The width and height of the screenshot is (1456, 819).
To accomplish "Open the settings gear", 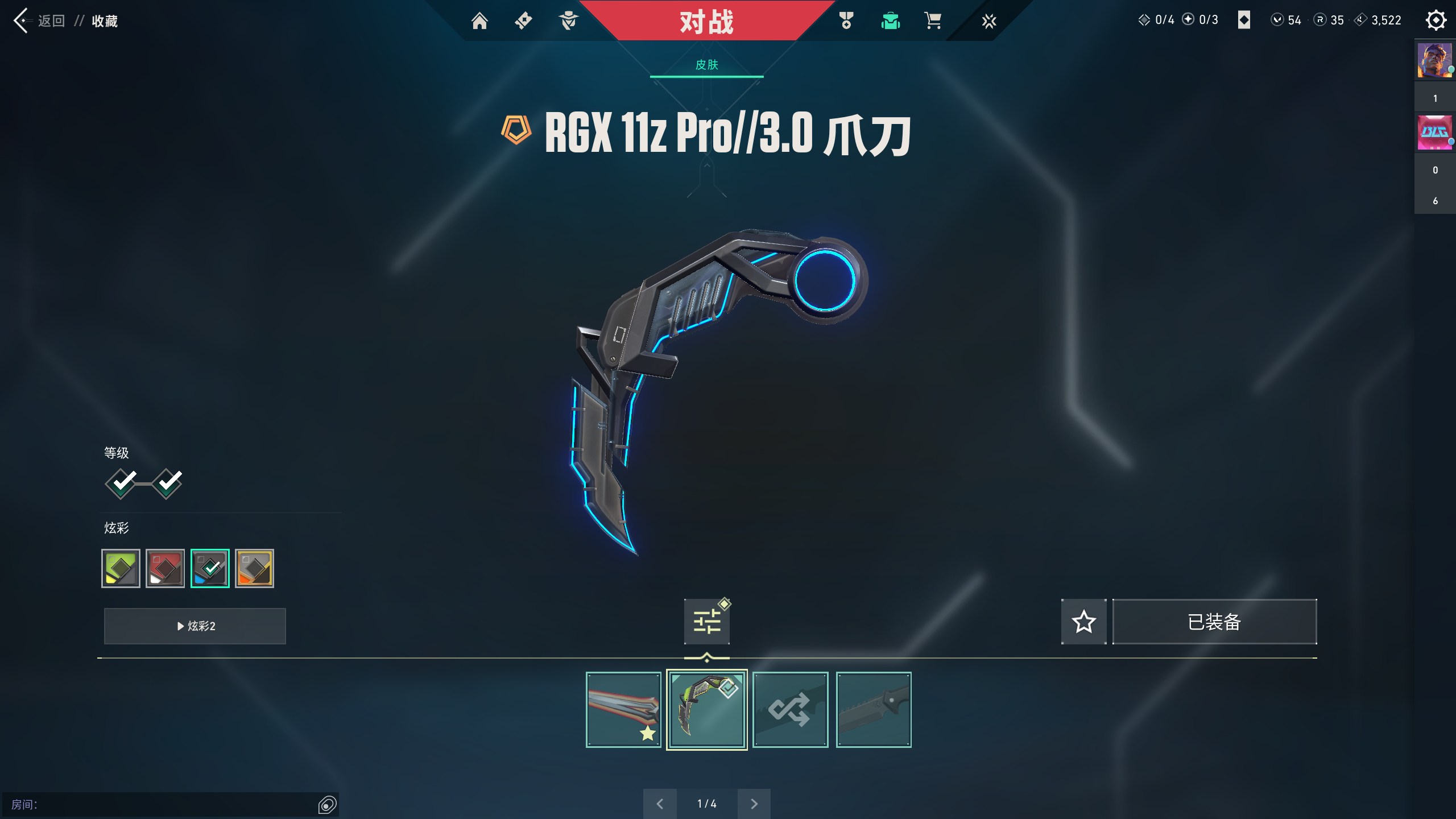I will click(x=1436, y=20).
